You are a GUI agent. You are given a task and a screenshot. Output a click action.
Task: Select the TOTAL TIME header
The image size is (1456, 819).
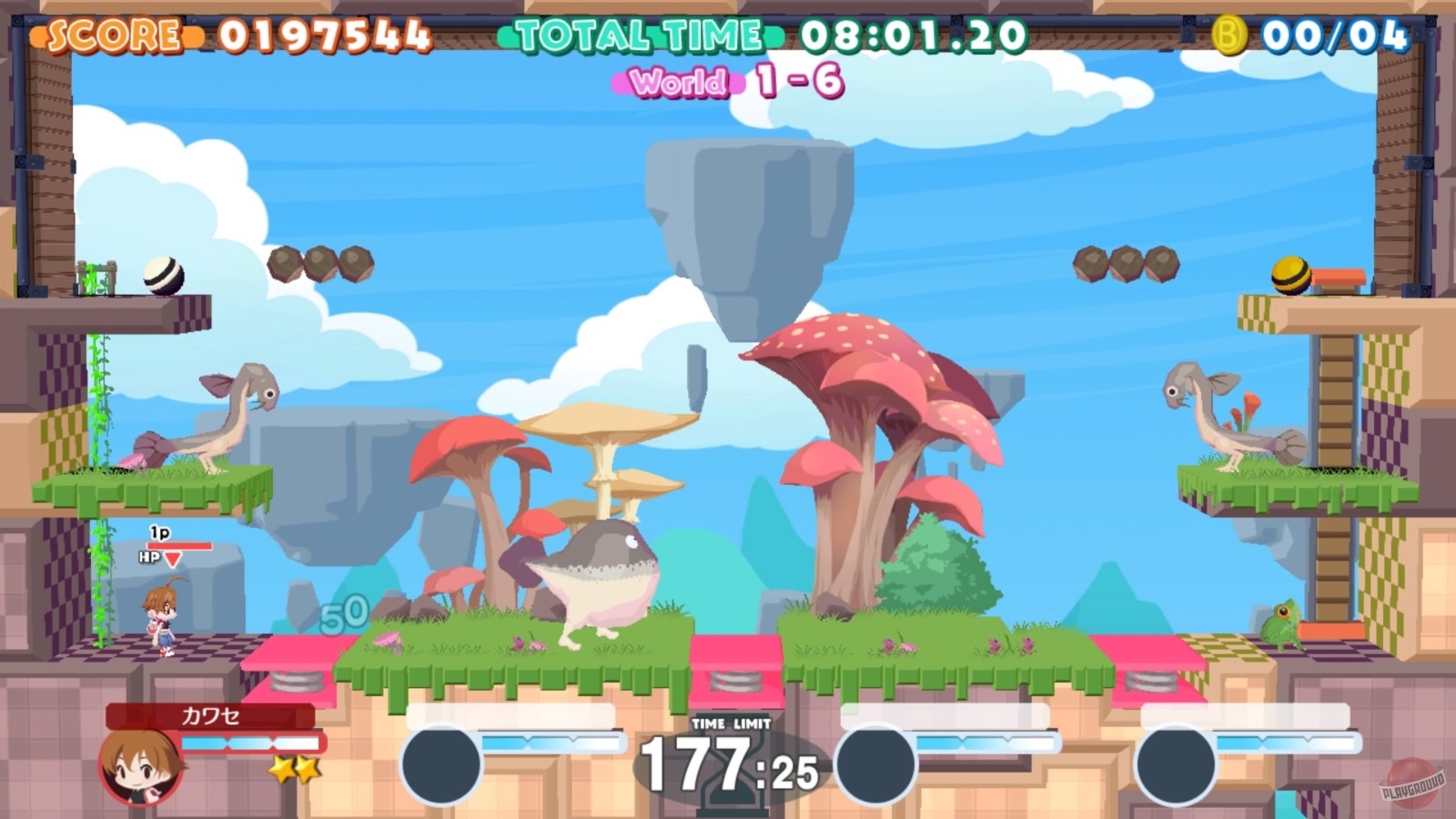[640, 33]
